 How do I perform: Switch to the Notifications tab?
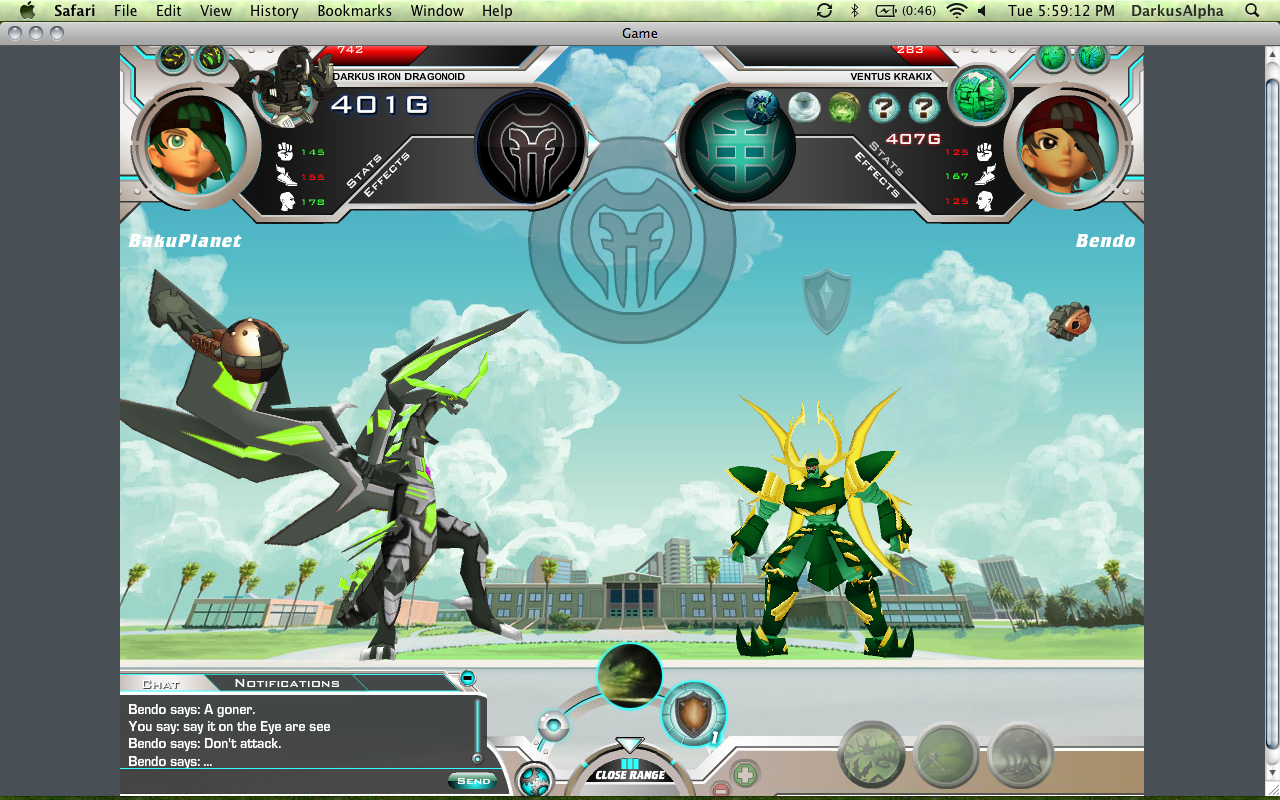287,683
